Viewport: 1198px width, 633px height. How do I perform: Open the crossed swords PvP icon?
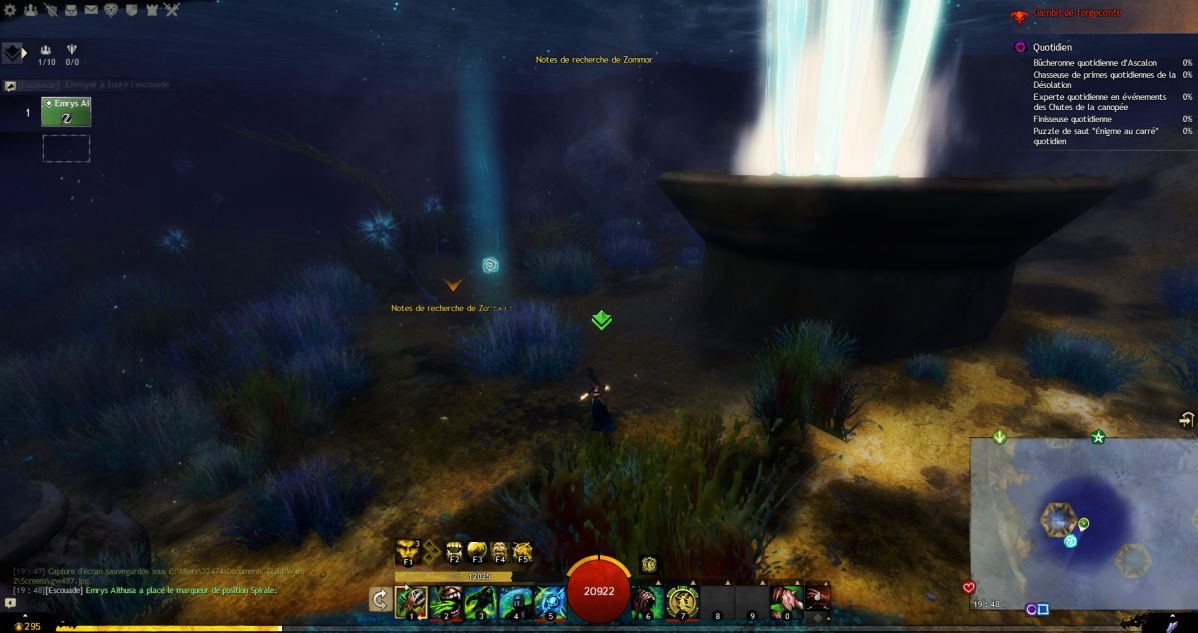[172, 10]
